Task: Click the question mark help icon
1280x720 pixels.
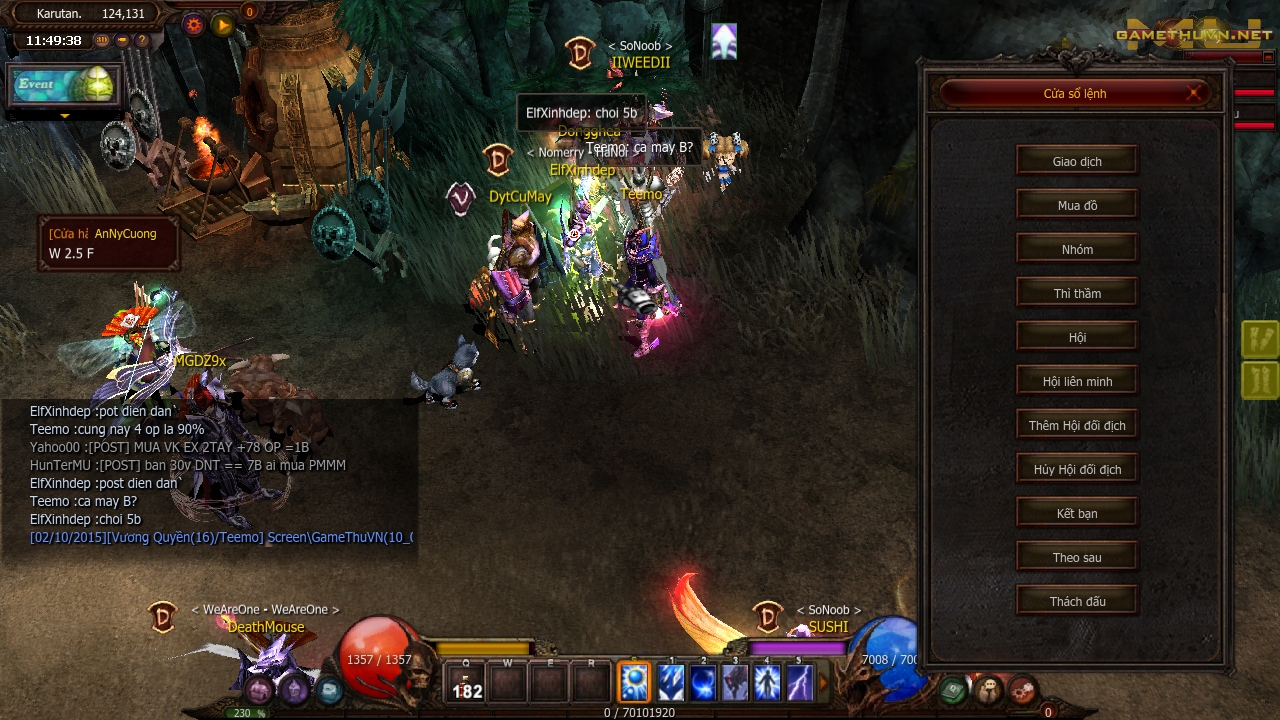Action: [140, 40]
